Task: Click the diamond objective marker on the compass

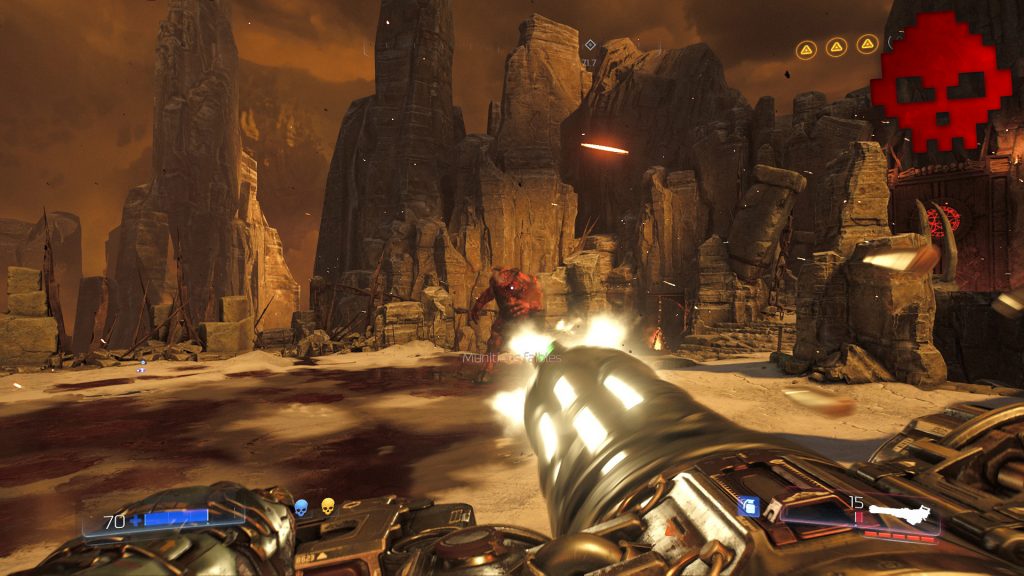Action: [590, 44]
